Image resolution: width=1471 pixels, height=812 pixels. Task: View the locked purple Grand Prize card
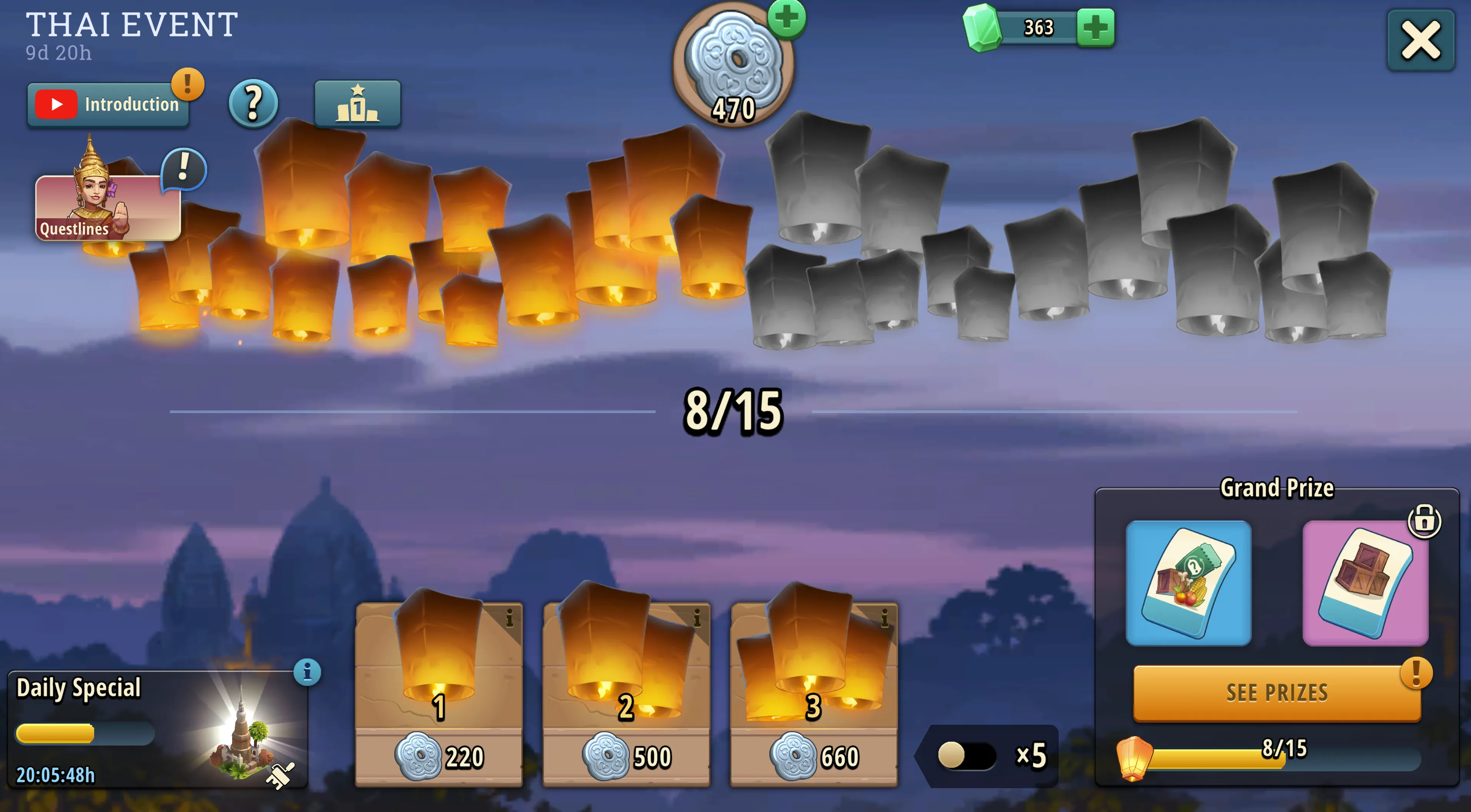(x=1365, y=583)
